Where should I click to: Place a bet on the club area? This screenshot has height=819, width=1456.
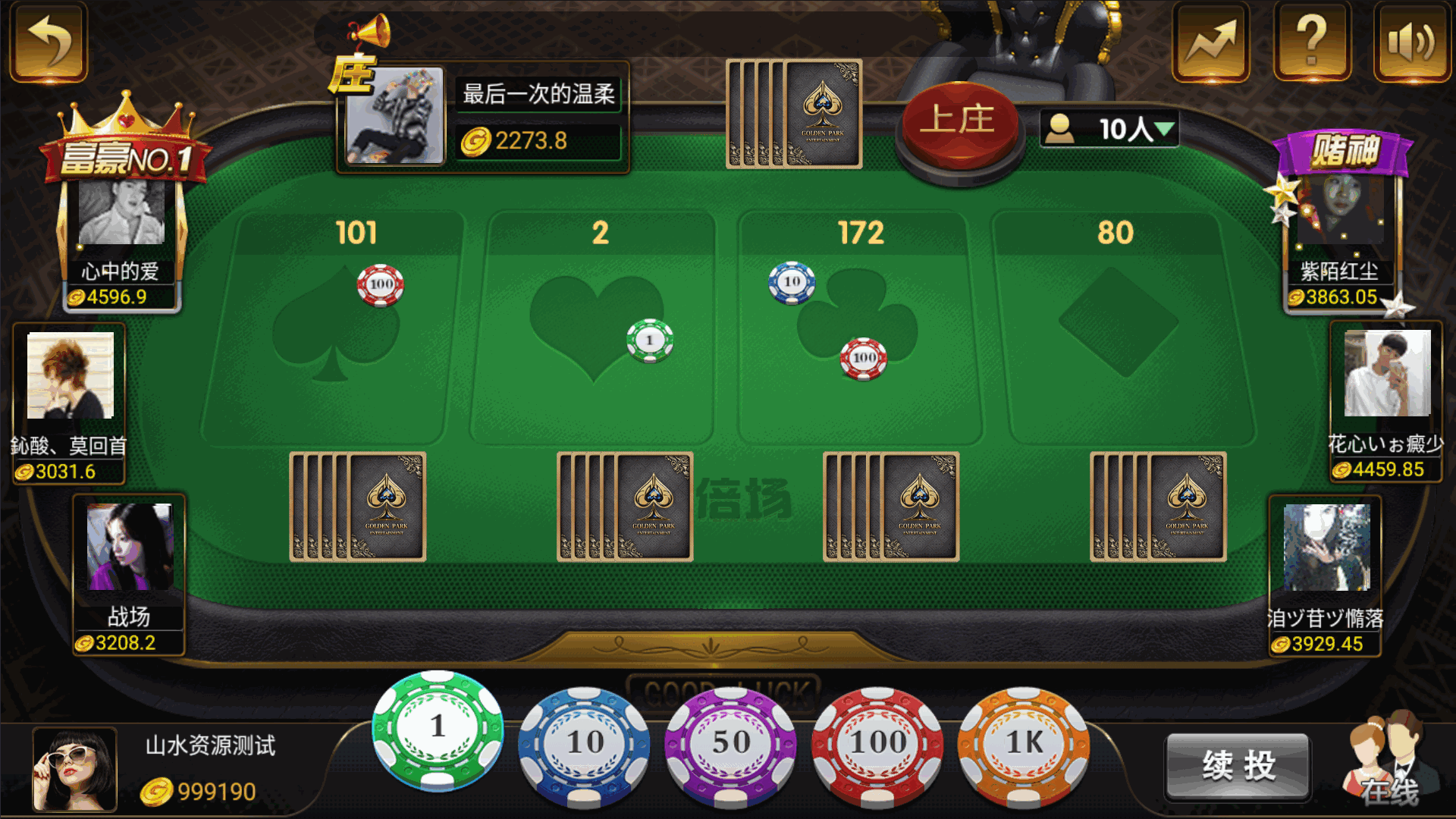pyautogui.click(x=857, y=326)
